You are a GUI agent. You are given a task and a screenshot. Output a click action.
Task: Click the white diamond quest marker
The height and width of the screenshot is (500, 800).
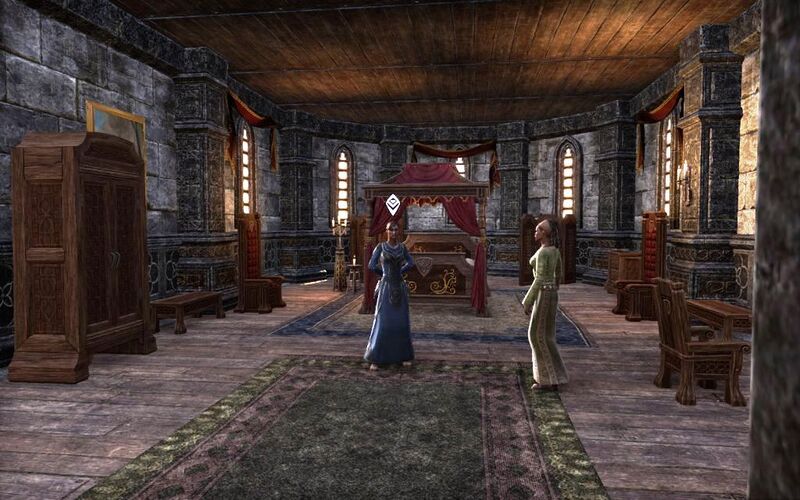pyautogui.click(x=393, y=204)
